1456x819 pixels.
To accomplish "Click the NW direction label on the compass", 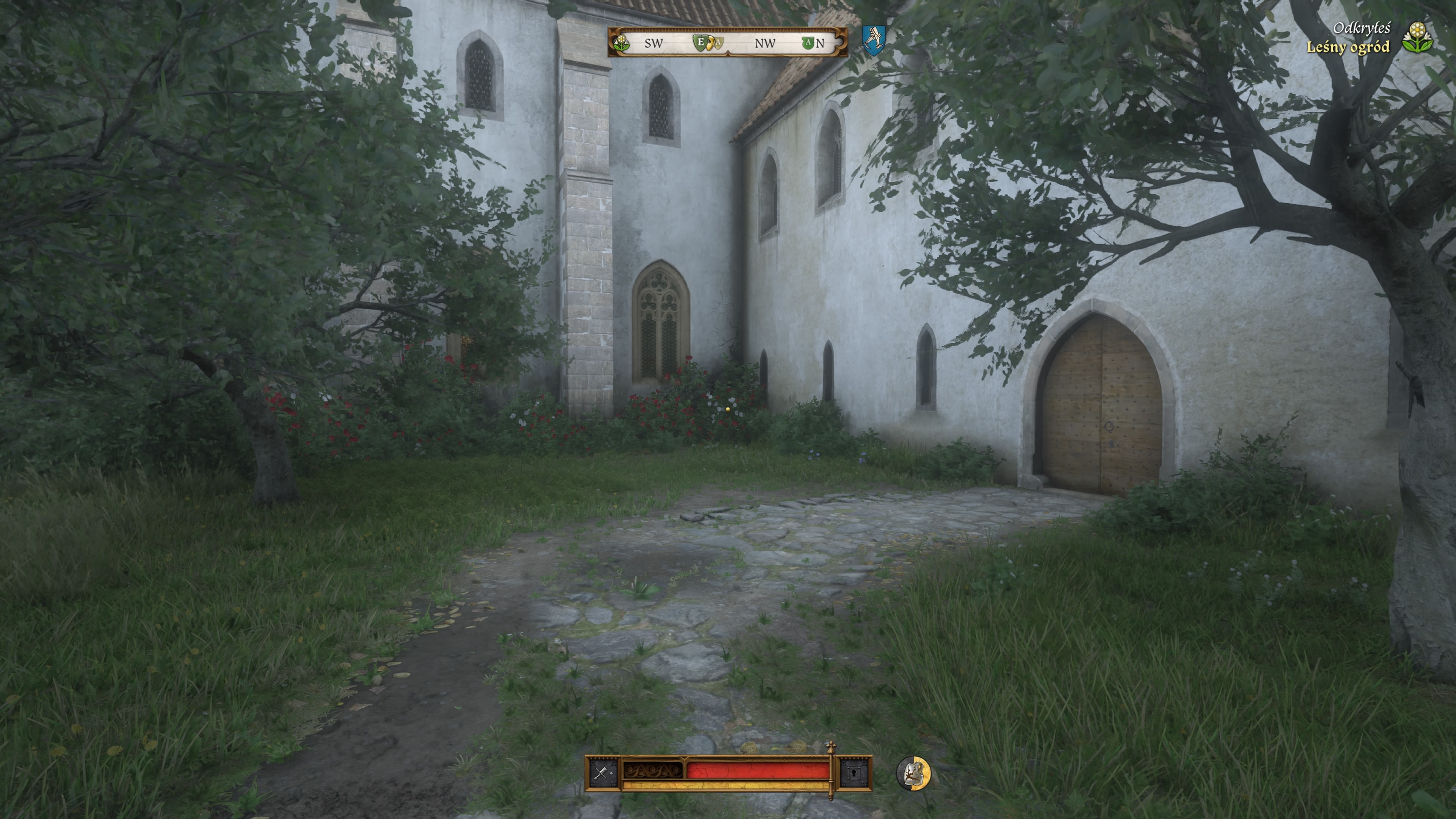I will point(765,44).
